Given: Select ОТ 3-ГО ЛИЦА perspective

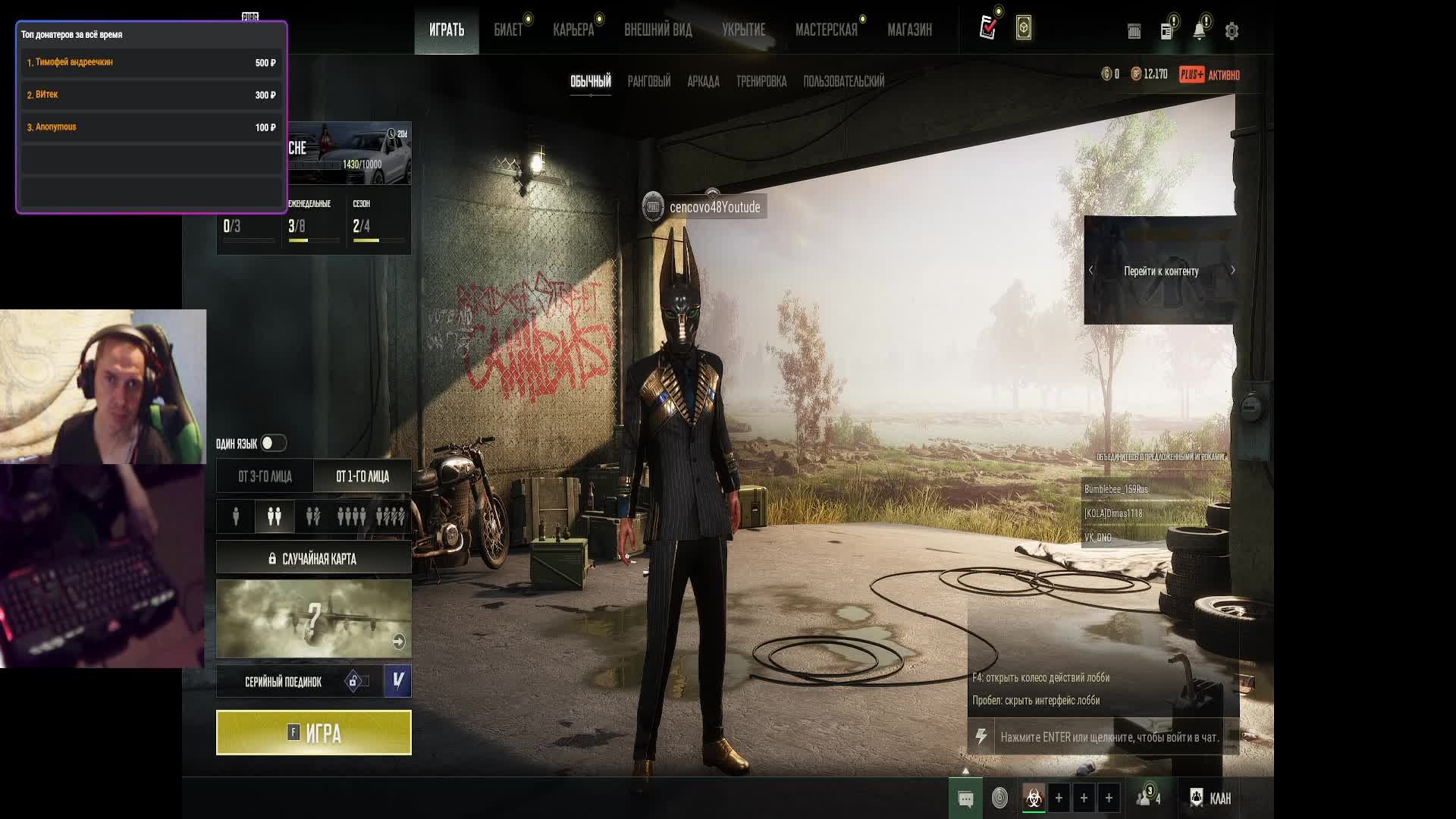Looking at the screenshot, I should click(265, 476).
